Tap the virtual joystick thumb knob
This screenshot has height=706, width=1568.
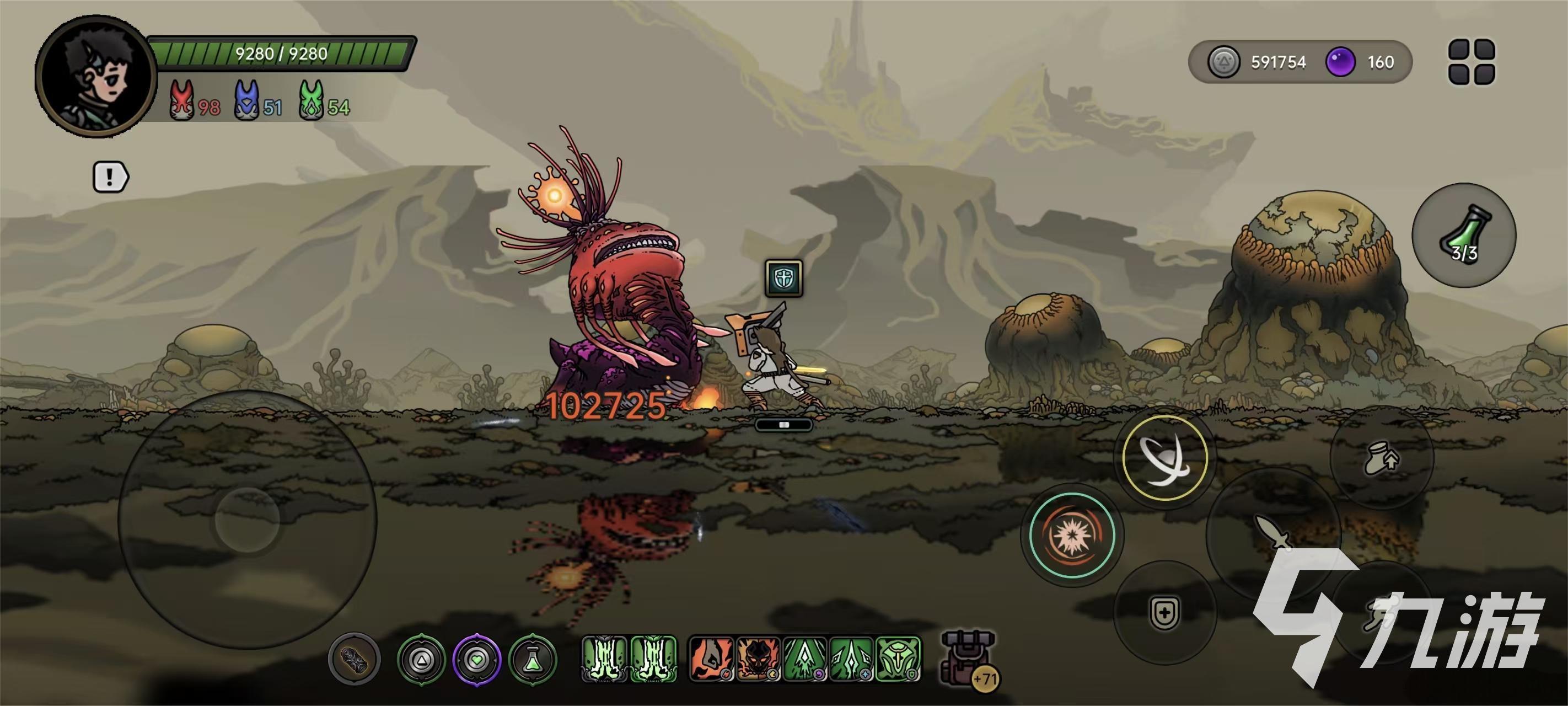247,520
